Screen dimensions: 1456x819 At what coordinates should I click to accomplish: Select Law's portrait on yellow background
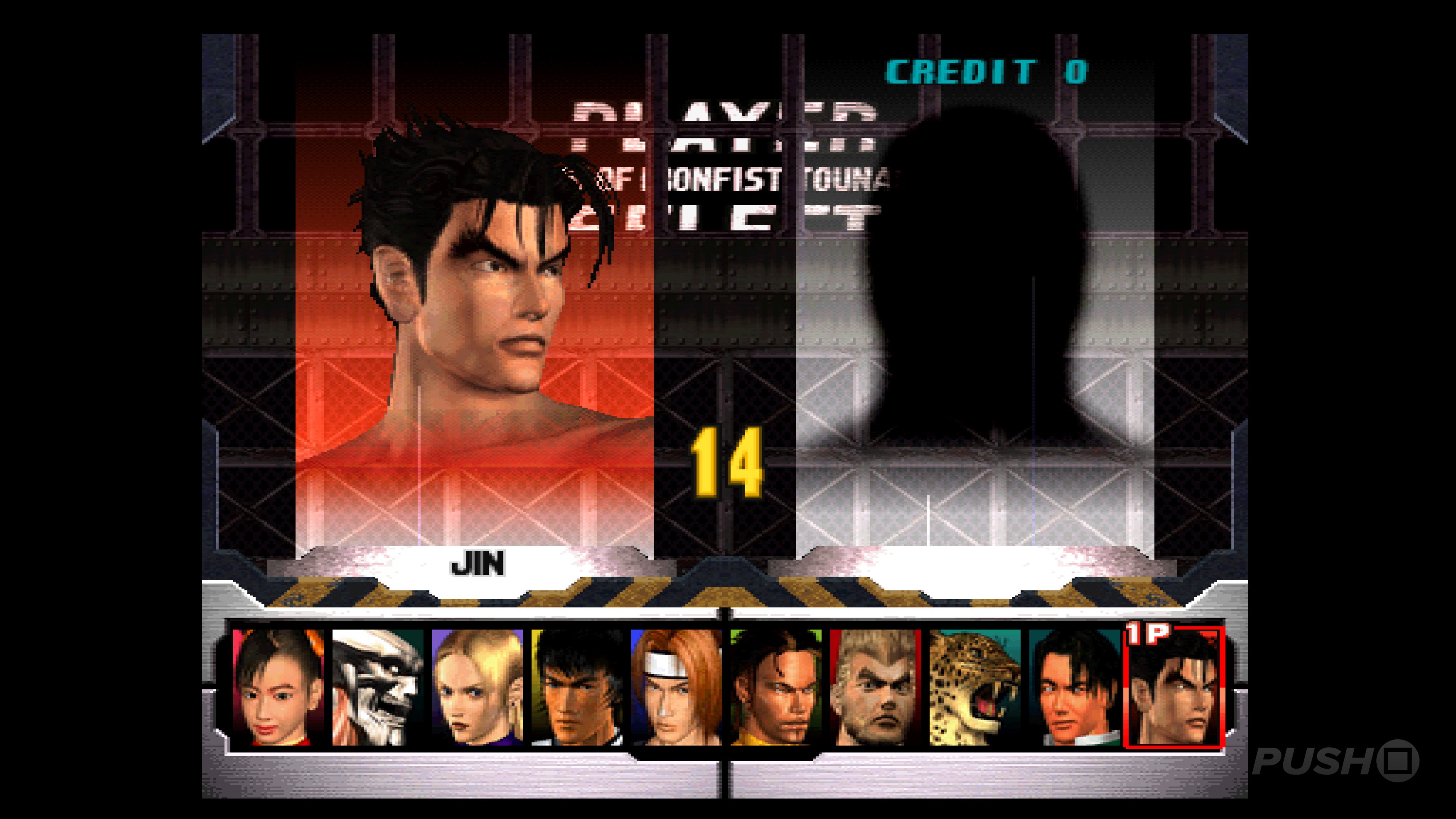(576, 687)
